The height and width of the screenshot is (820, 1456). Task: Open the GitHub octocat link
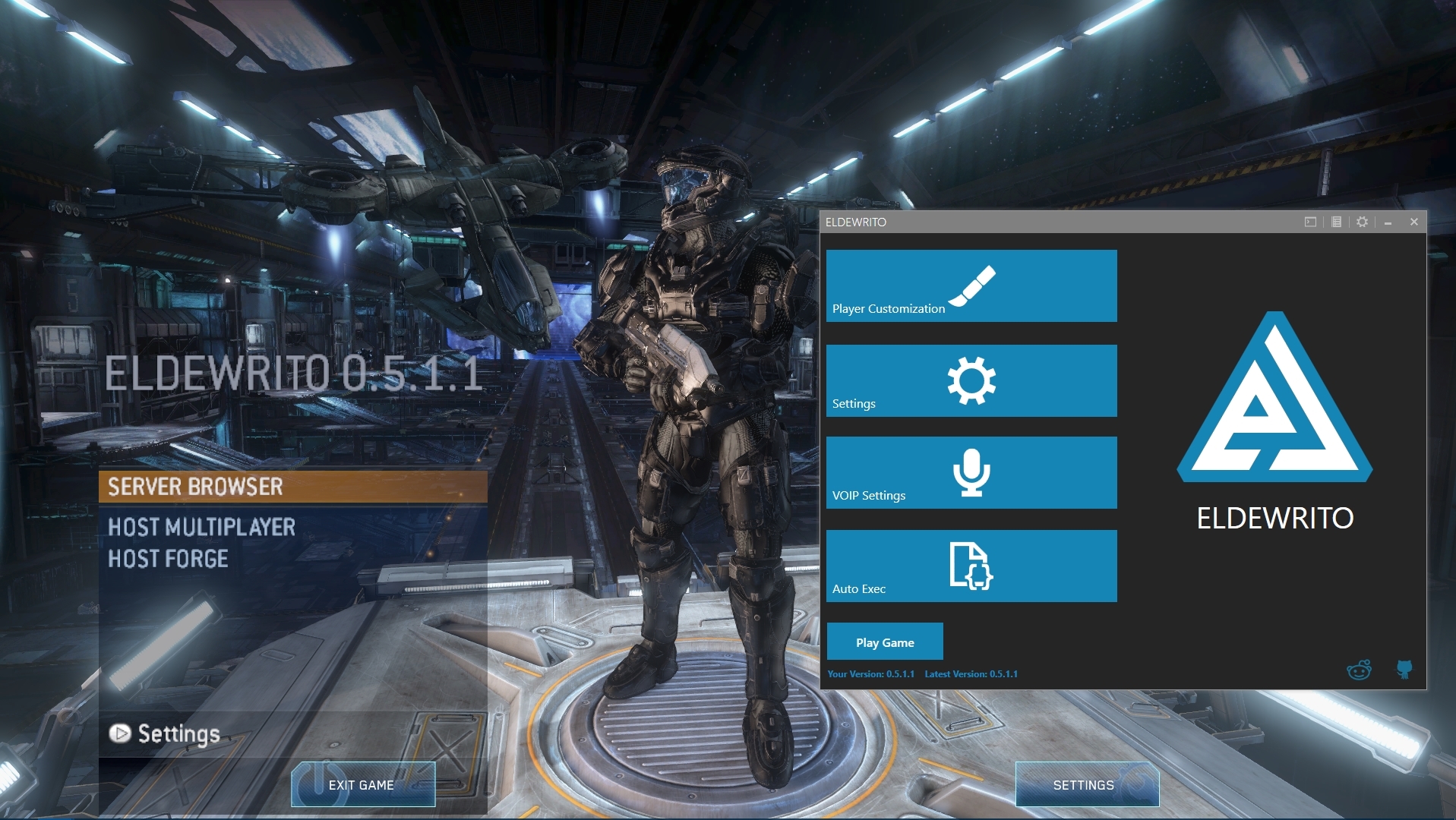pos(1404,669)
